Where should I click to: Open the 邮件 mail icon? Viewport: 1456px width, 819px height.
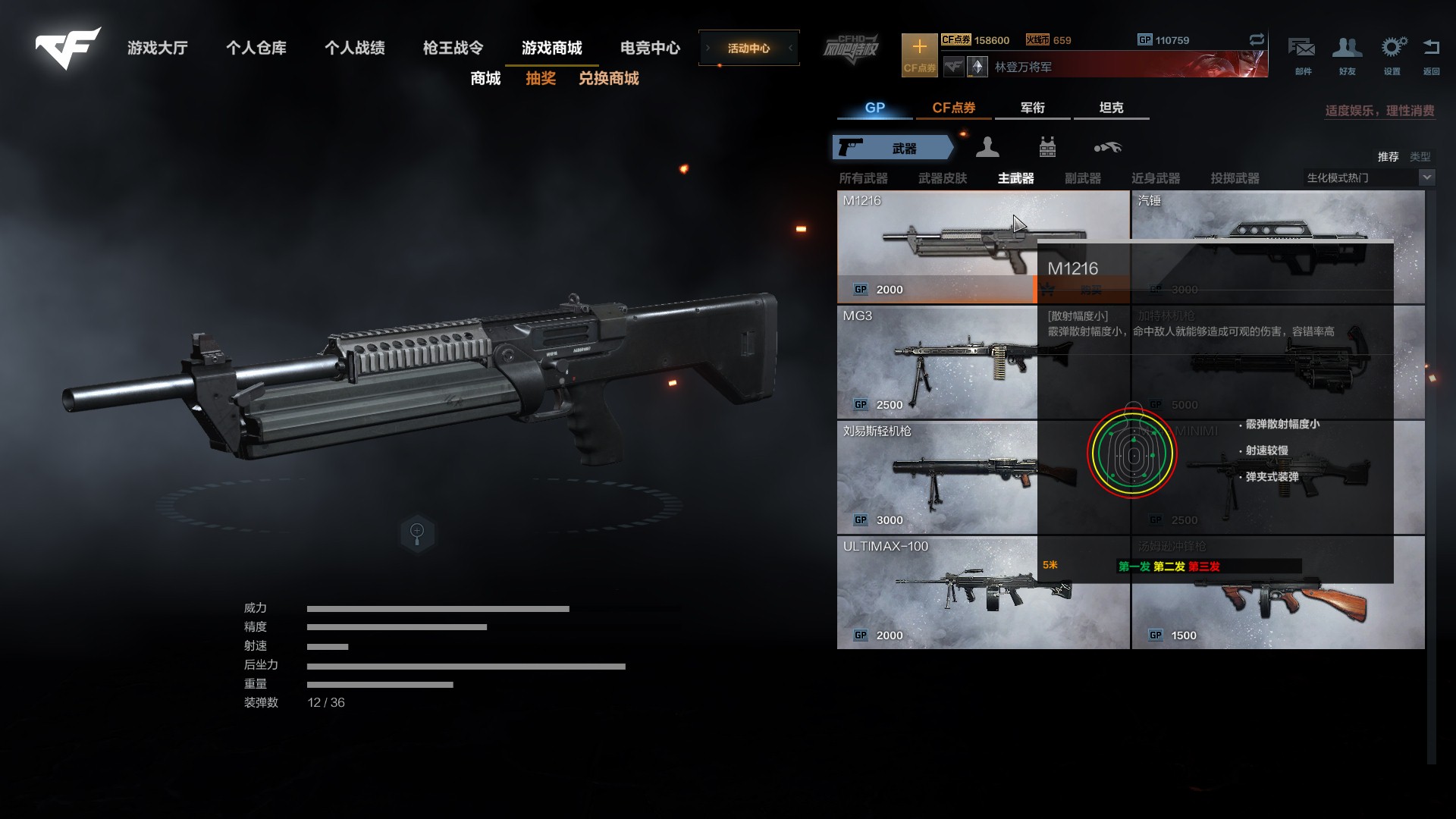[1302, 55]
